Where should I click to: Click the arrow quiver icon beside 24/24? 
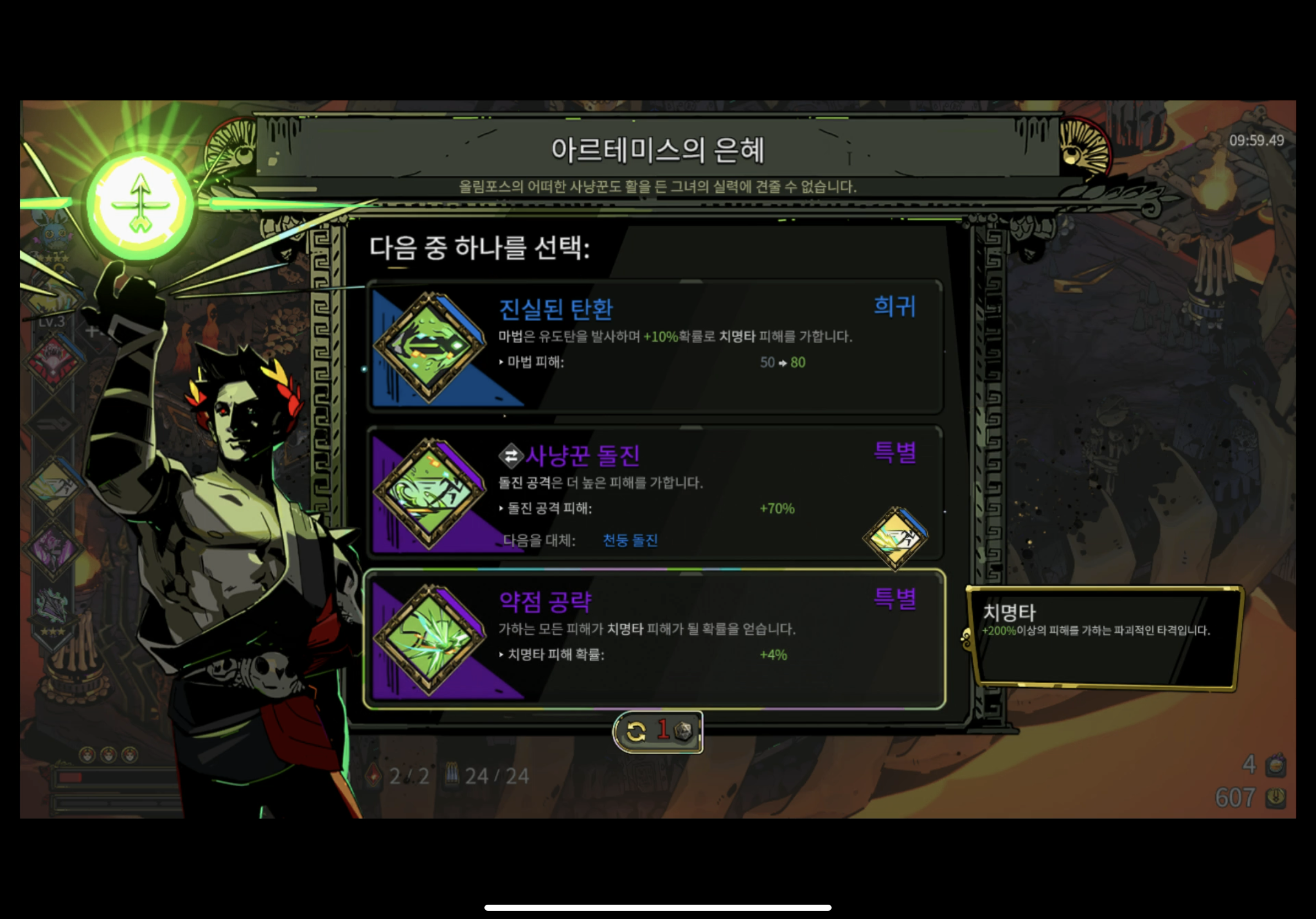(453, 774)
